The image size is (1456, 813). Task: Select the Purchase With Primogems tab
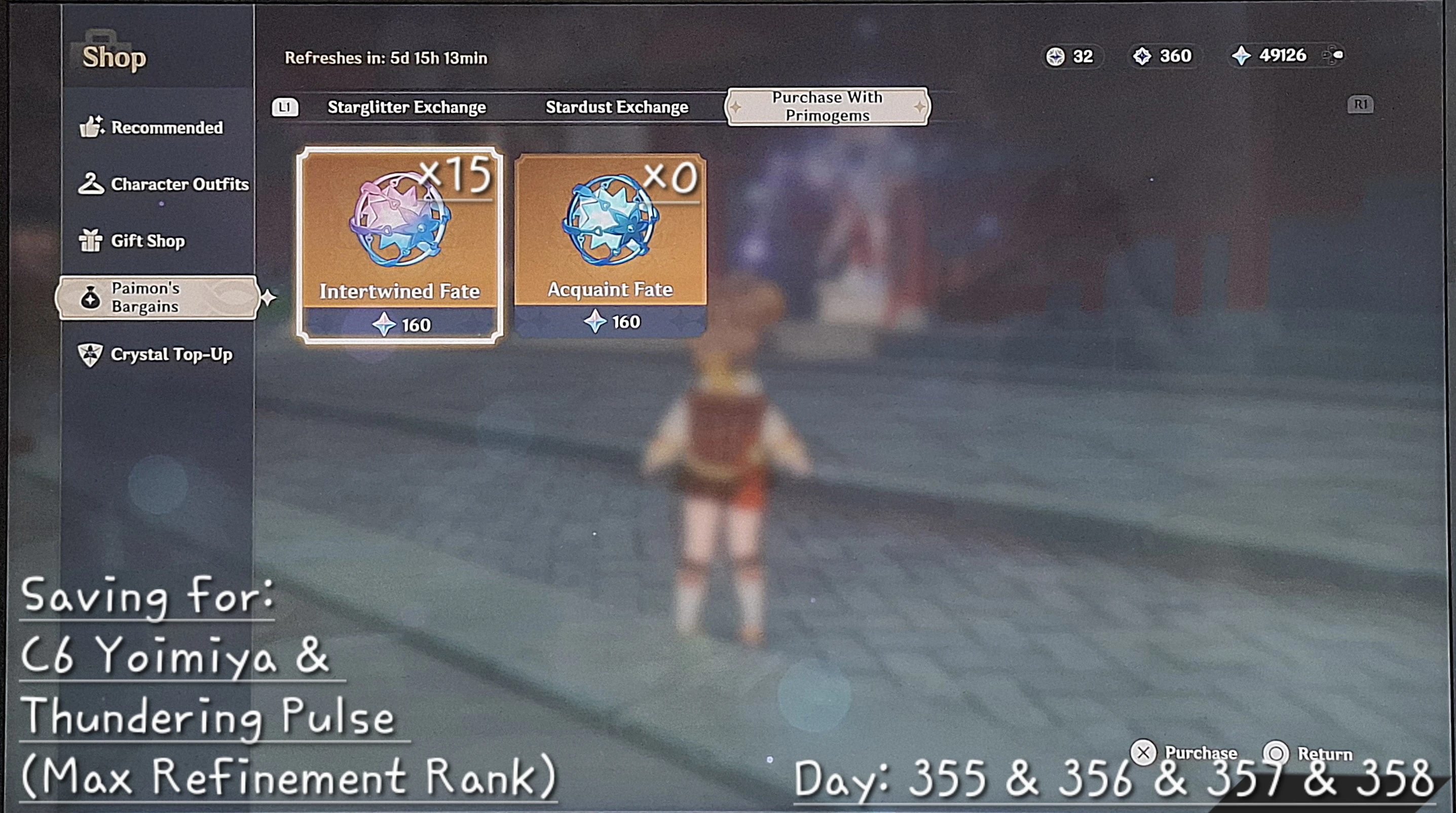point(827,106)
